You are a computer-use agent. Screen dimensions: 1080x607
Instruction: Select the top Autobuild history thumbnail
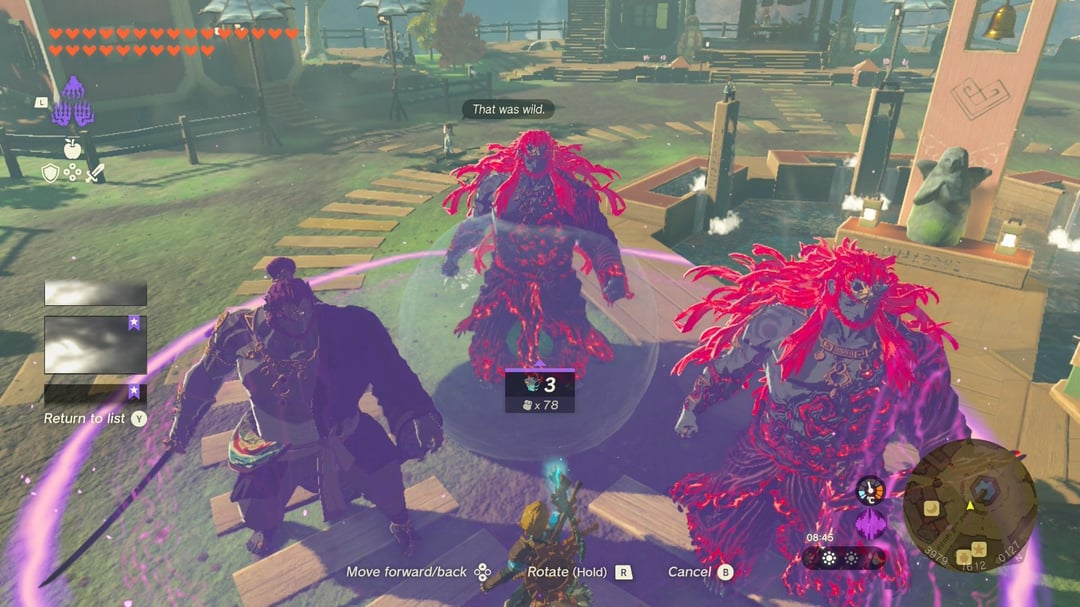[95, 293]
